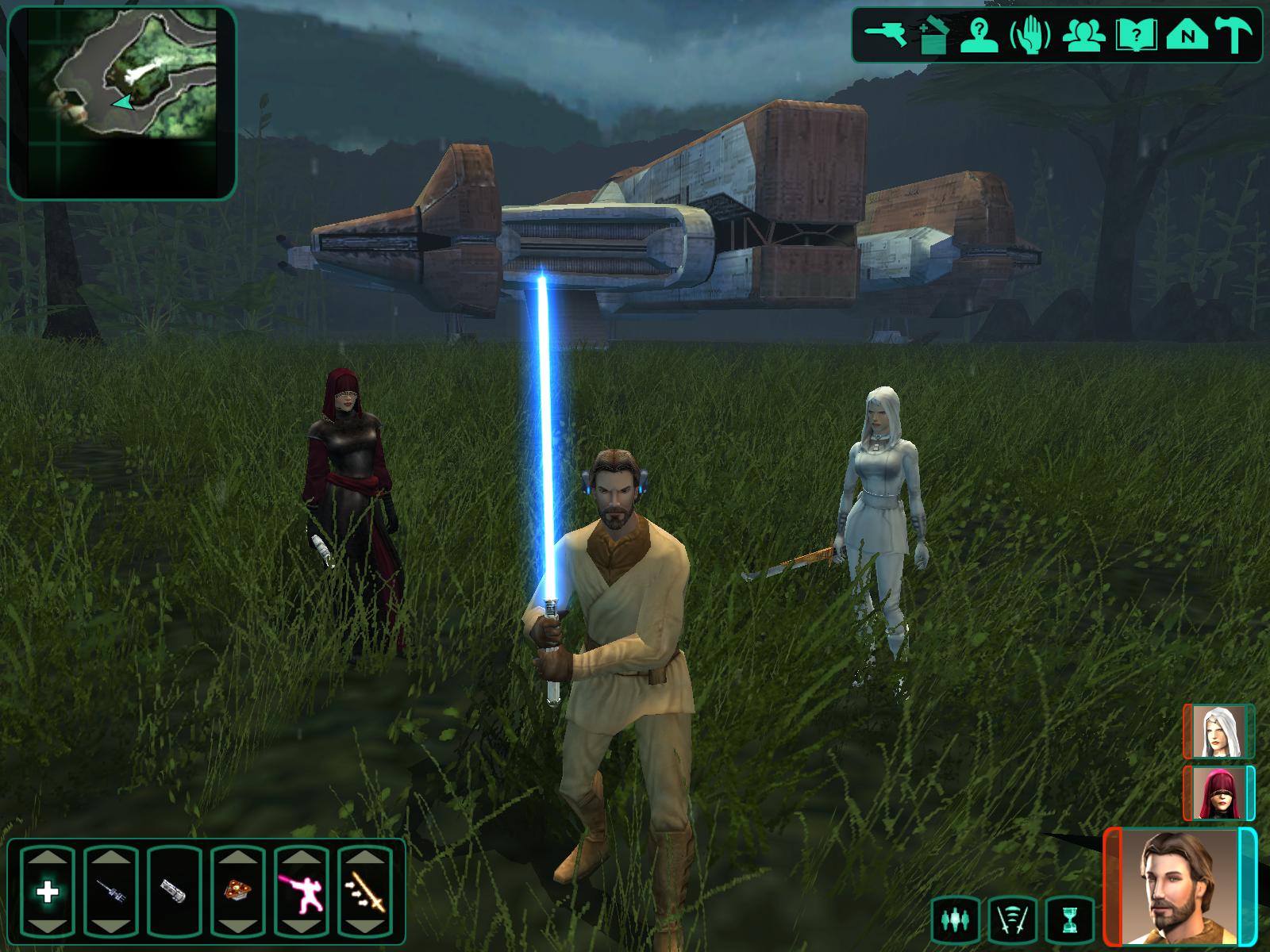Viewport: 1270px width, 952px height.
Task: Toggle stealth mode with crossed-swords button
Action: [1013, 919]
